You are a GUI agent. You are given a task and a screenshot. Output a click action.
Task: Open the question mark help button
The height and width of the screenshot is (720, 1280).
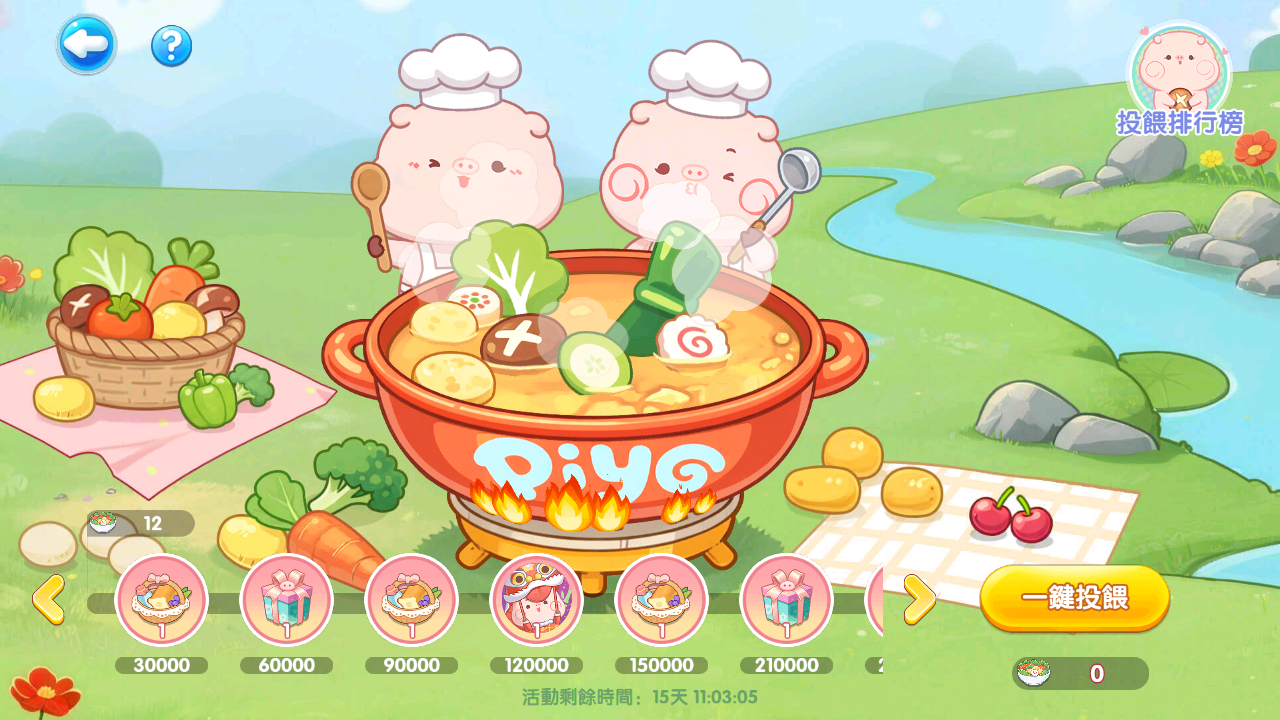point(171,46)
